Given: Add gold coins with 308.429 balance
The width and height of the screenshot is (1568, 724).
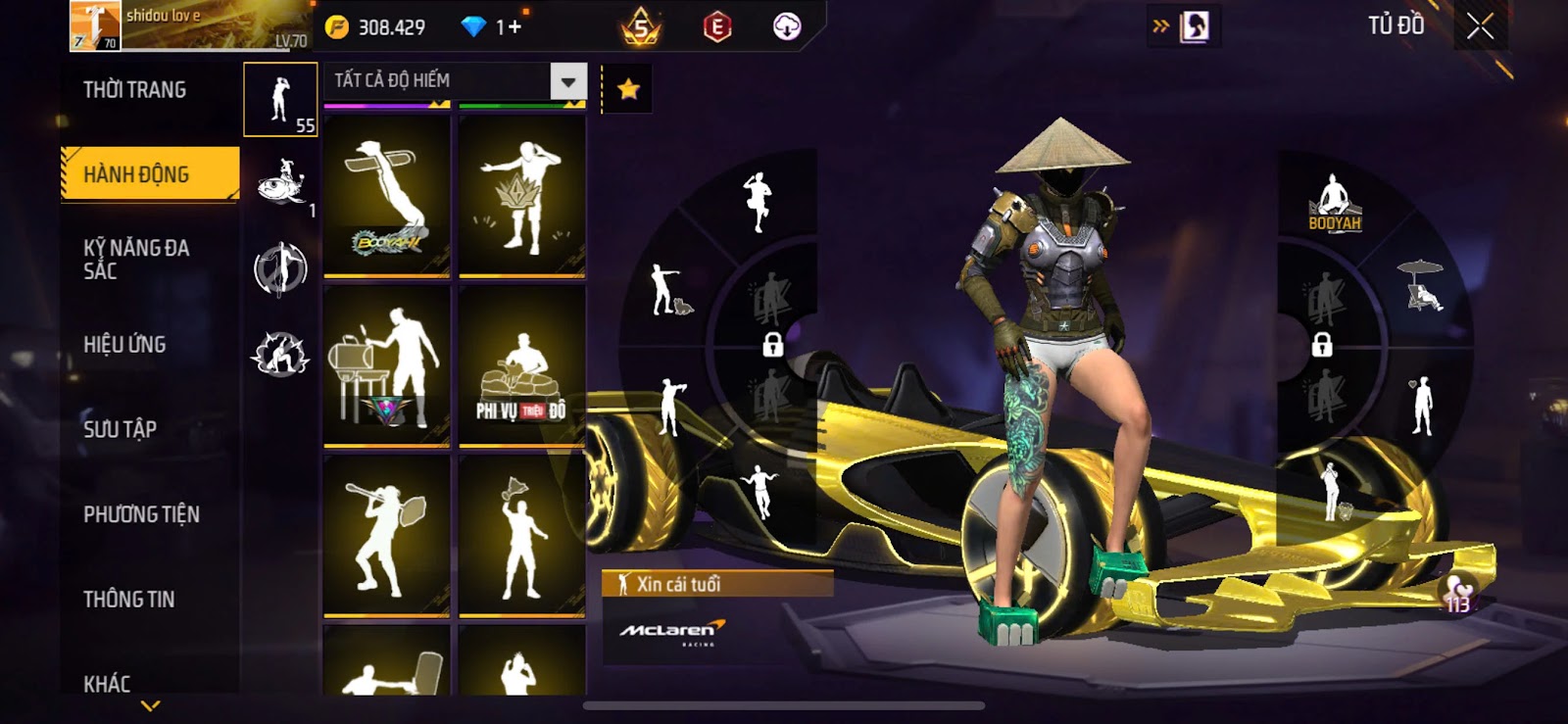Looking at the screenshot, I should coord(379,26).
